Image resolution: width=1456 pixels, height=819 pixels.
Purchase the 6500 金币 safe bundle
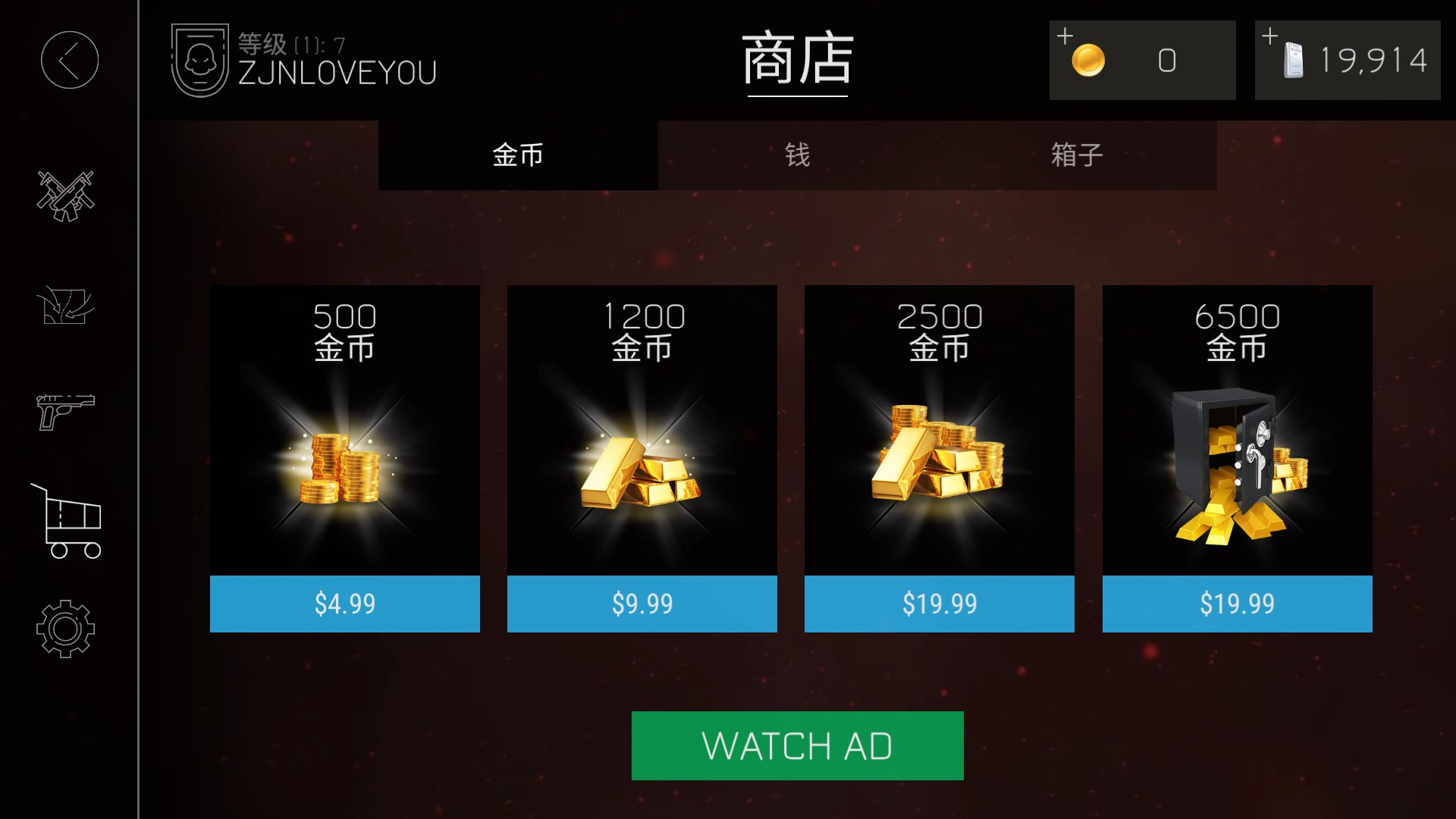point(1236,603)
